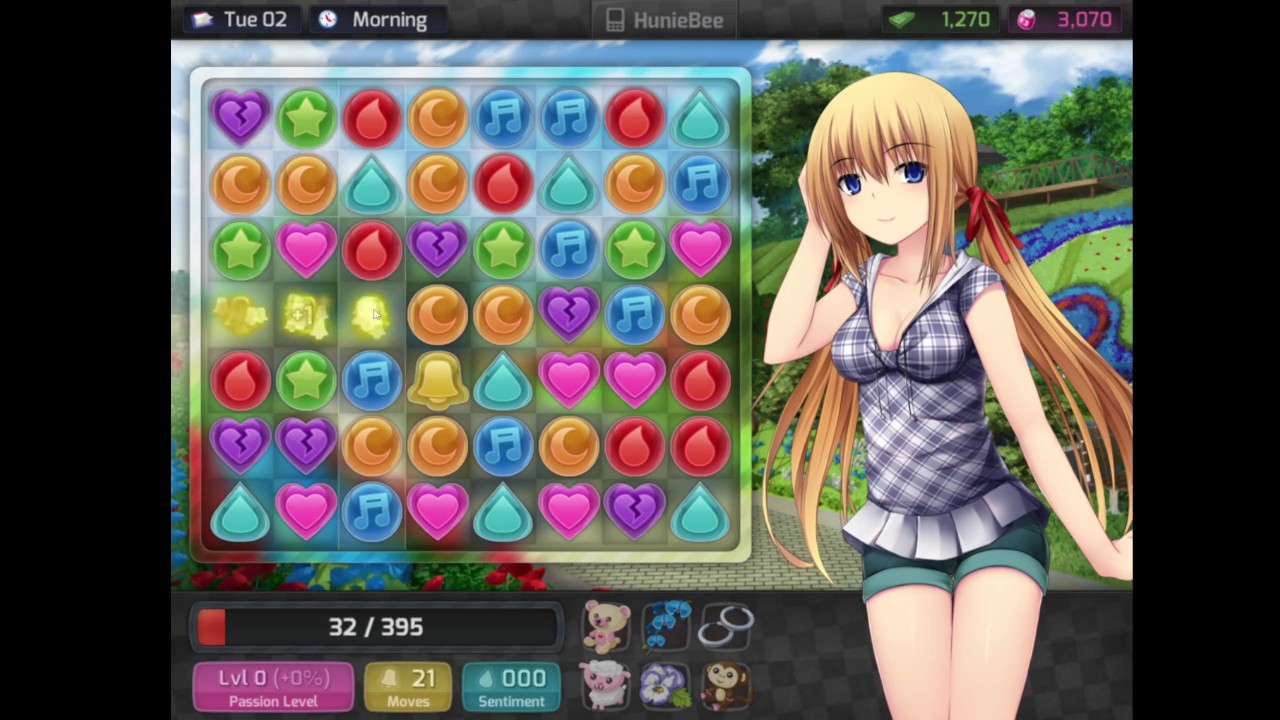The width and height of the screenshot is (1280, 720).
Task: Choose the silver hoop earrings gift
Action: coord(725,627)
